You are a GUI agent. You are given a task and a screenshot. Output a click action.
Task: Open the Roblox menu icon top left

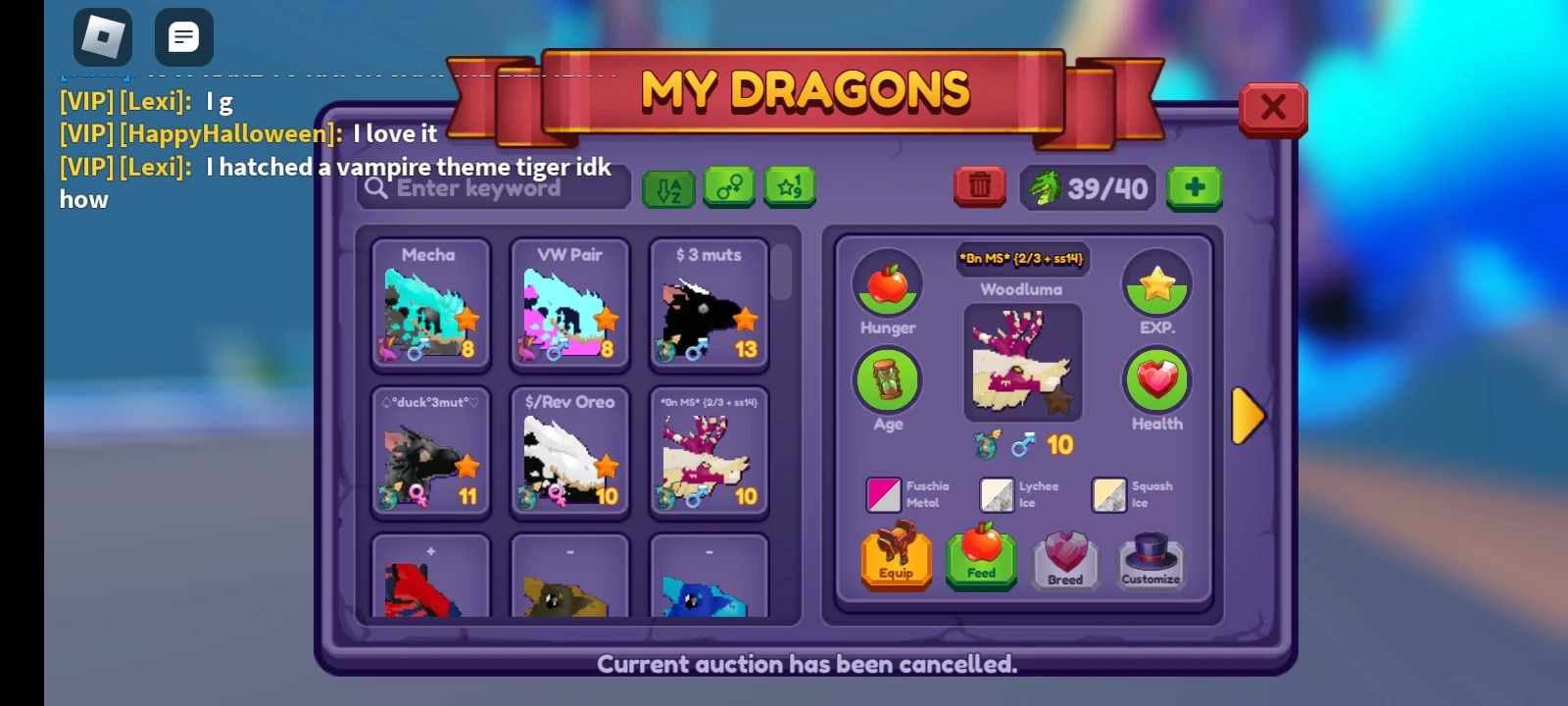coord(102,37)
